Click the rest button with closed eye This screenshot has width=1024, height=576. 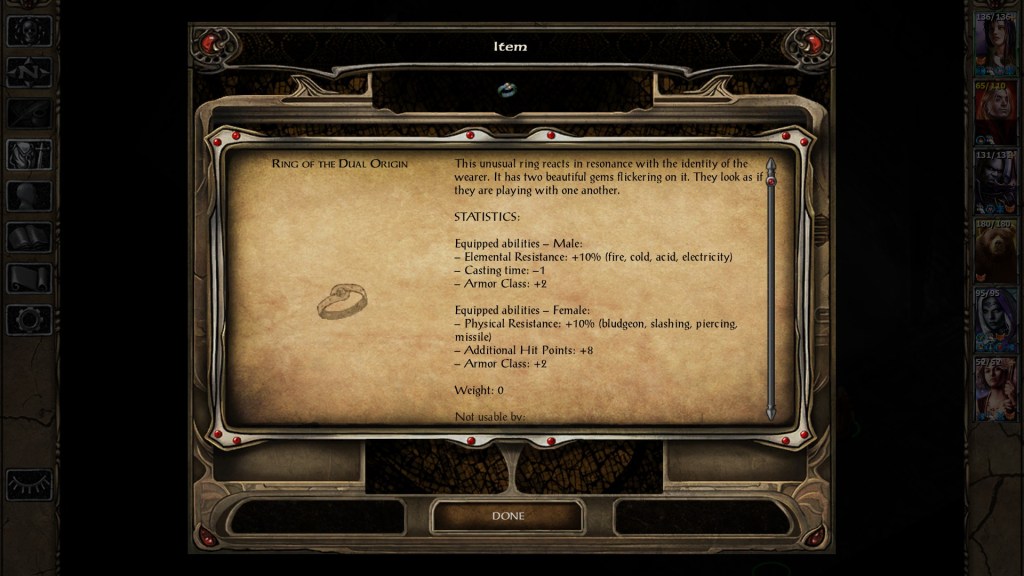pyautogui.click(x=29, y=485)
